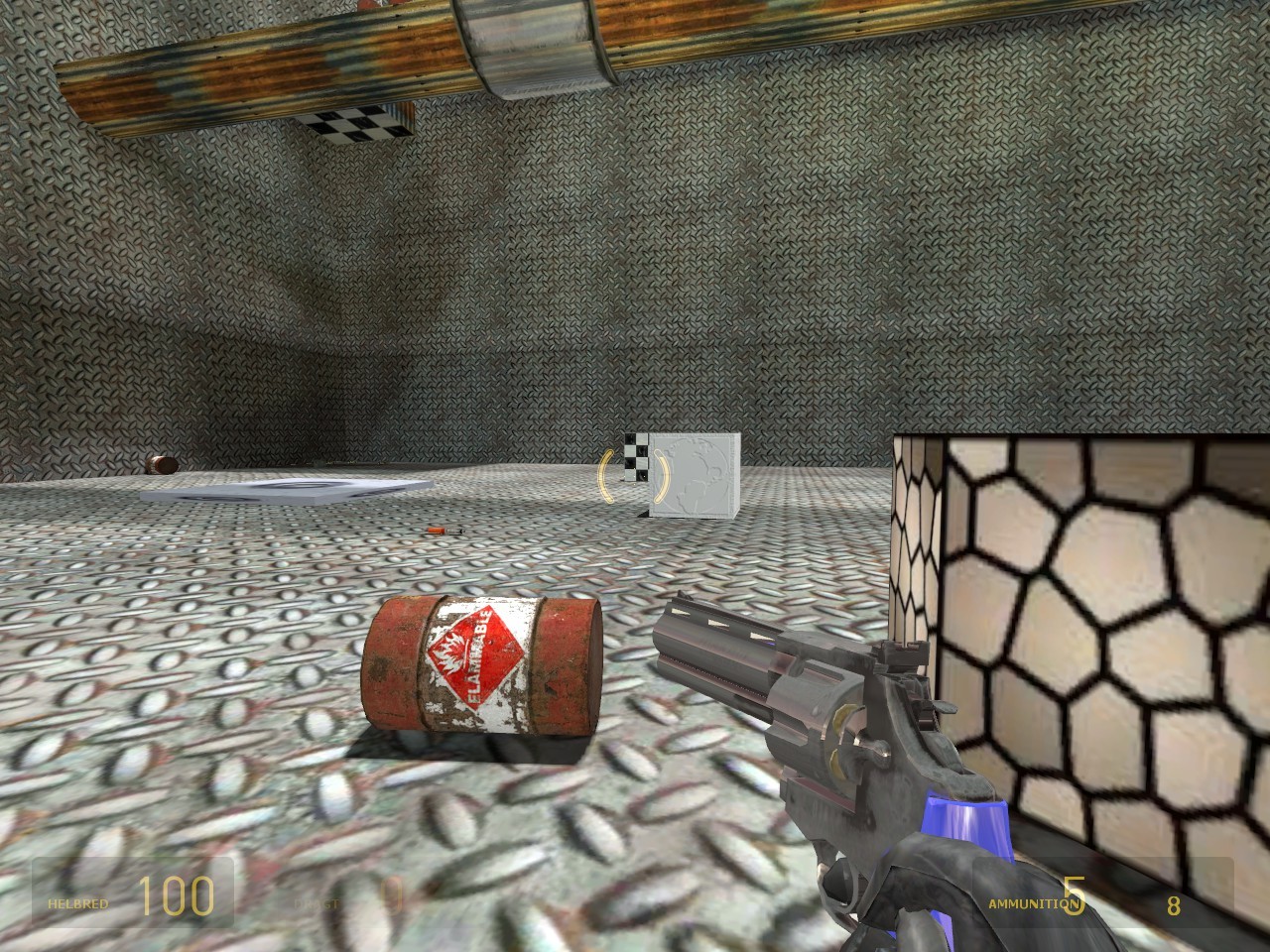Select the circular crosshair target indicator
The image size is (1270, 952).
click(627, 478)
